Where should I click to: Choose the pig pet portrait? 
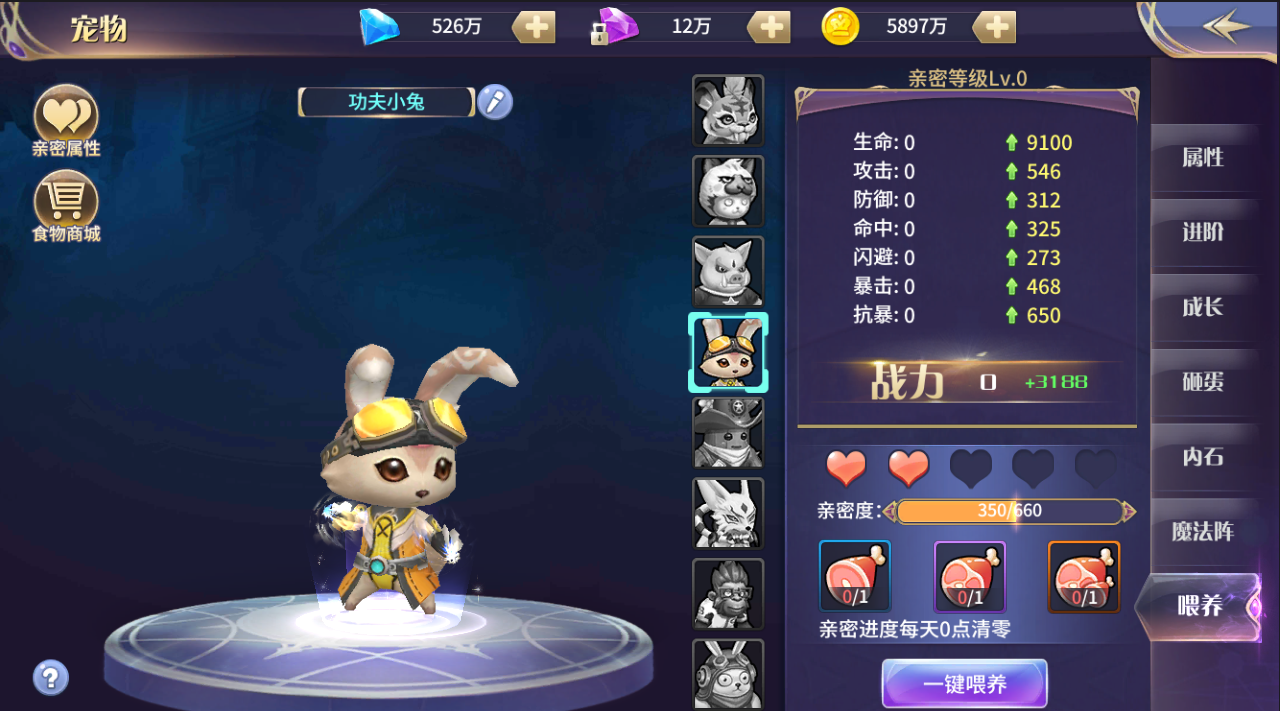[x=728, y=271]
